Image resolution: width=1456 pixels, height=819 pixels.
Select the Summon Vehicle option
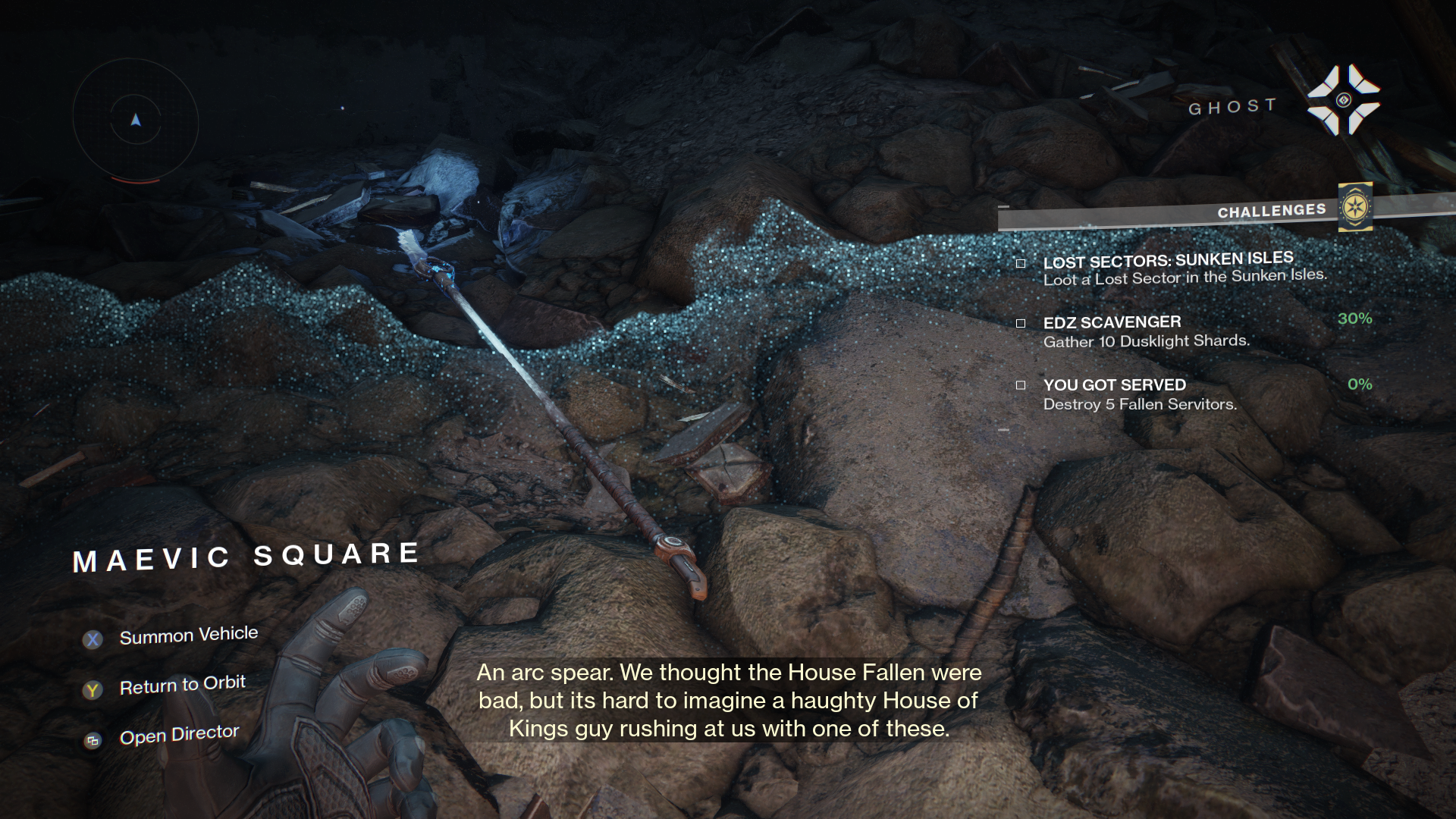[188, 635]
